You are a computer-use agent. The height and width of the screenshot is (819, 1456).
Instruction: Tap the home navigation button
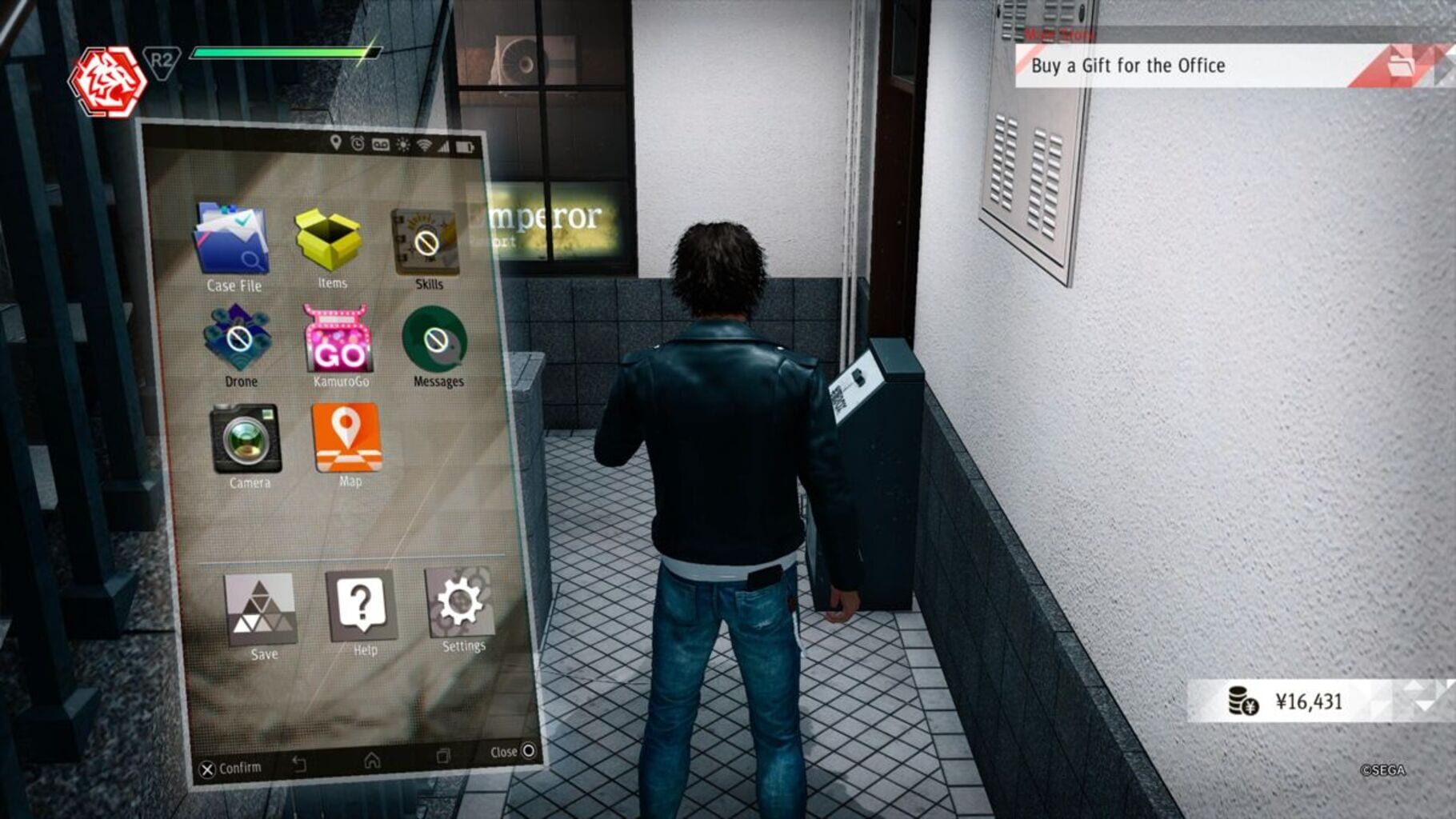point(371,760)
